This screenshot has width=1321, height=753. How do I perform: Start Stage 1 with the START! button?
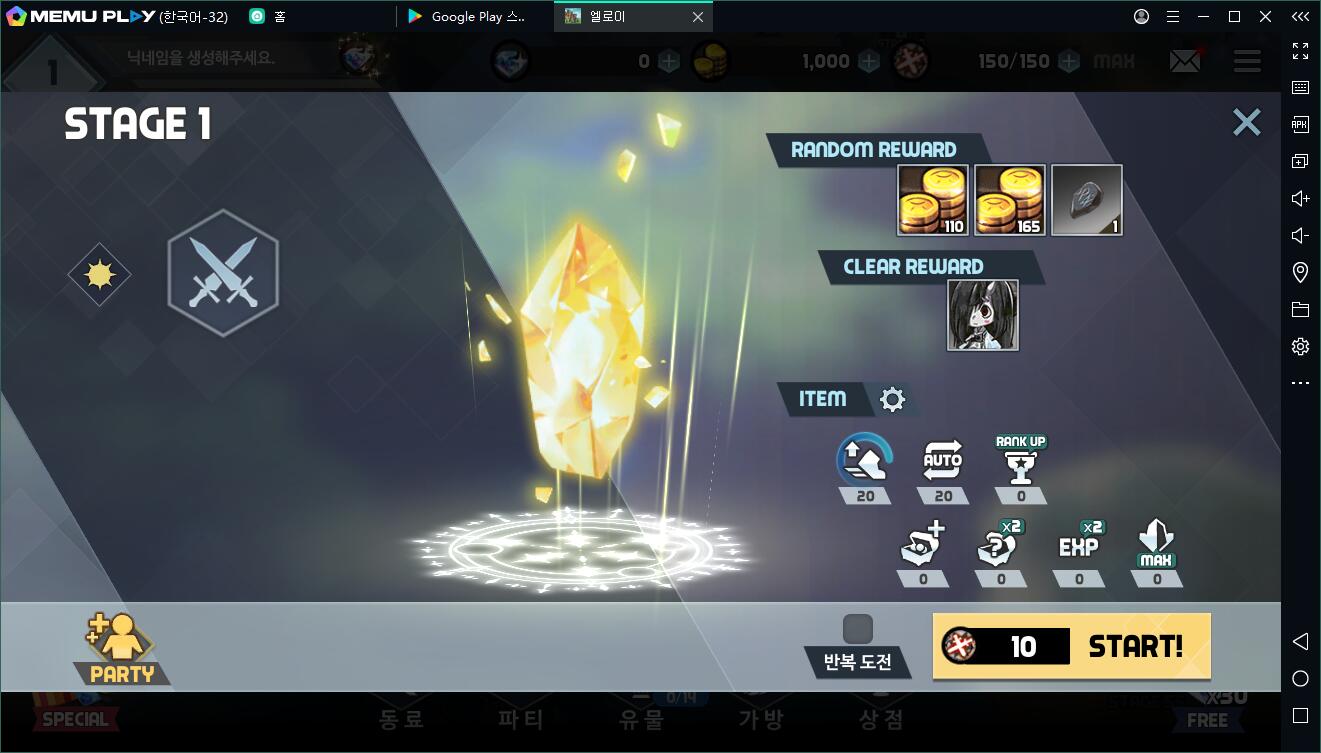(1071, 646)
